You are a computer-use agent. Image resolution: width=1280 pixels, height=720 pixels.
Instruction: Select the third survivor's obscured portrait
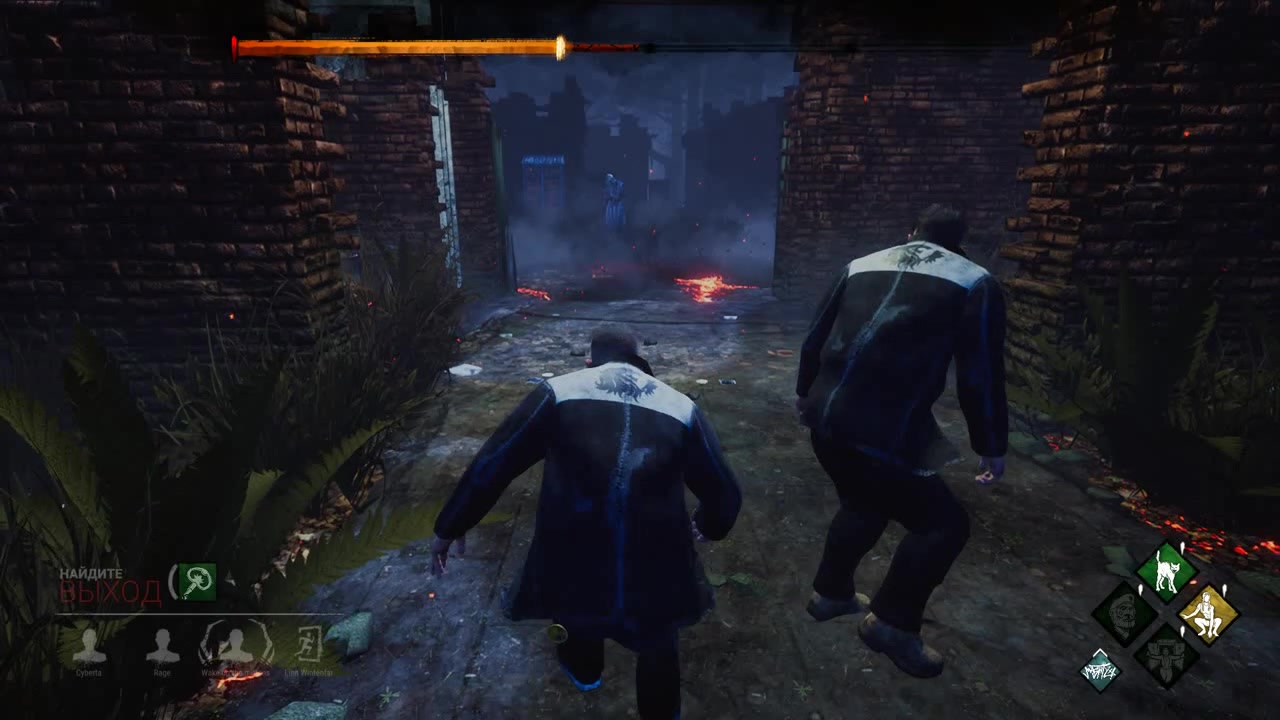pyautogui.click(x=237, y=647)
